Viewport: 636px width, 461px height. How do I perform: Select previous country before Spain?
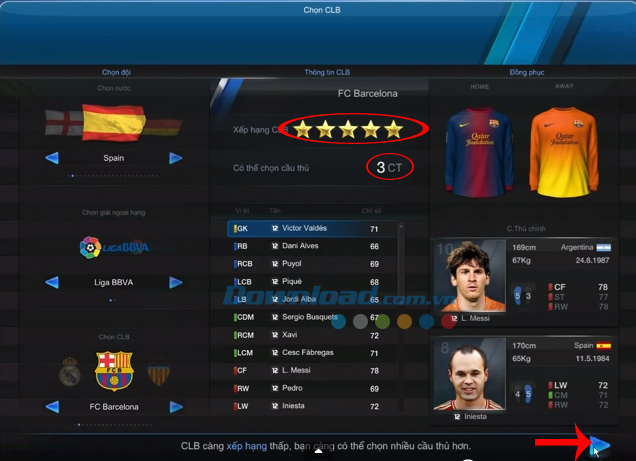point(52,158)
